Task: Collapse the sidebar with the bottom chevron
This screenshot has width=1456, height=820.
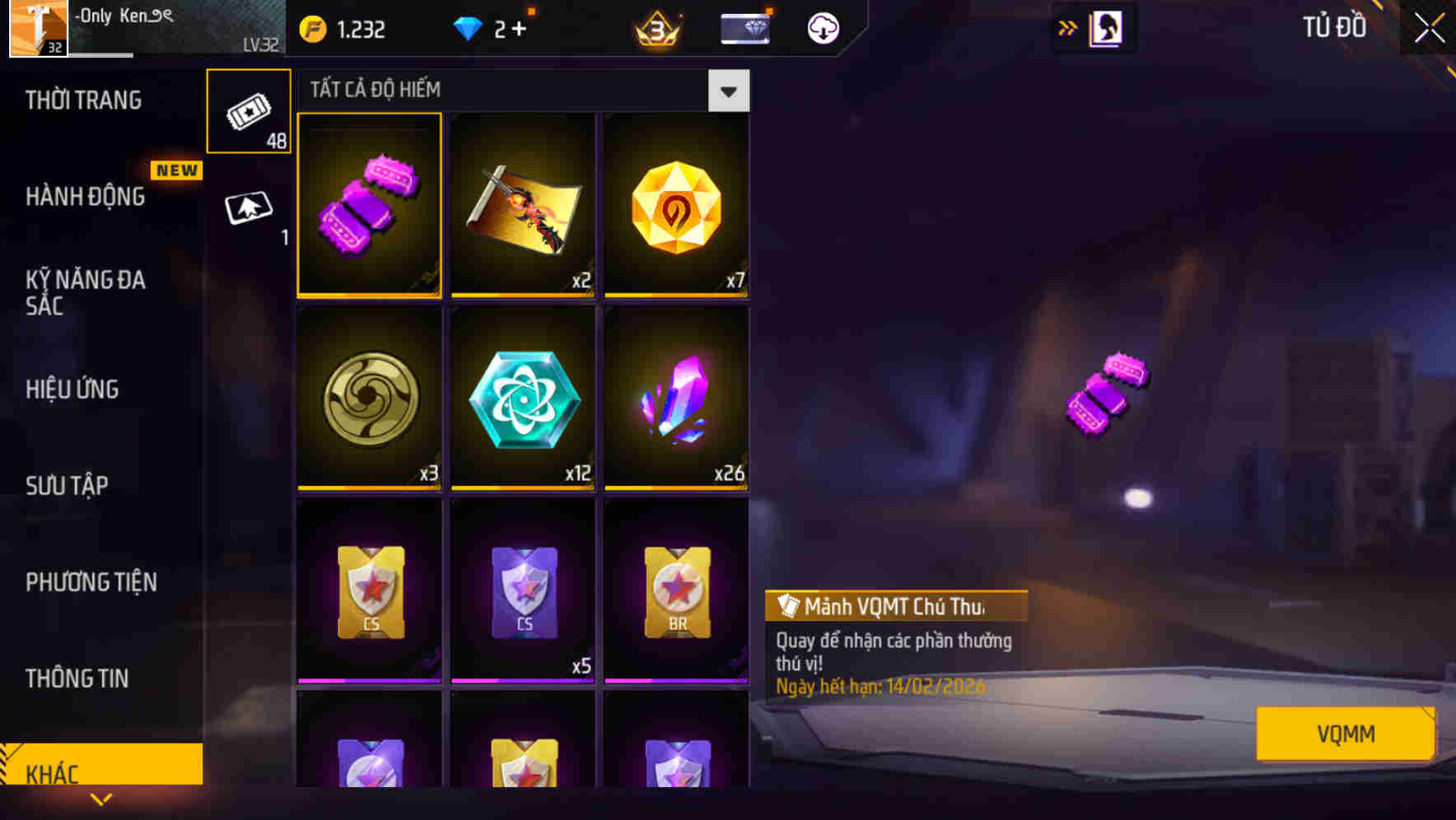Action: pos(101,799)
